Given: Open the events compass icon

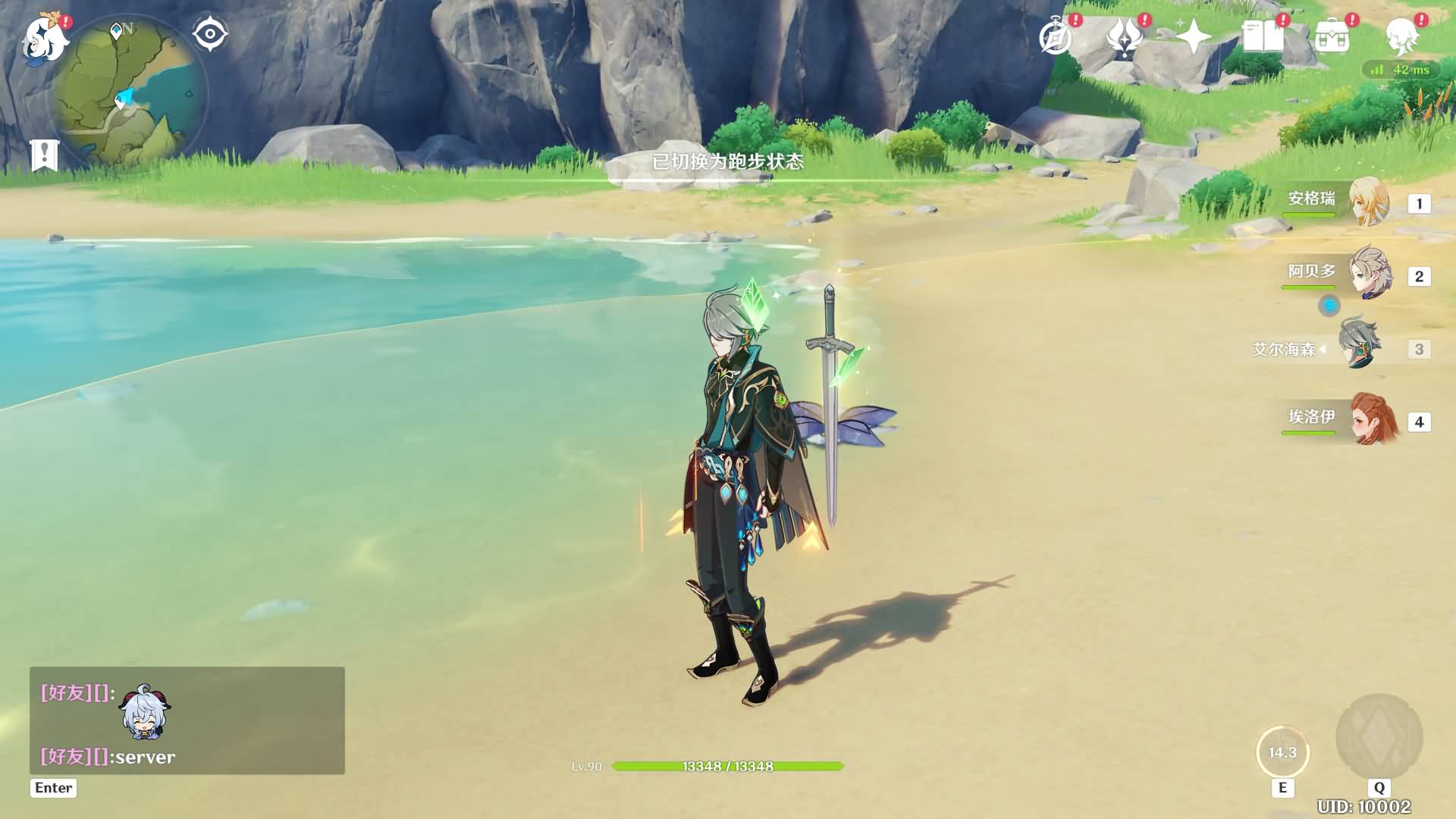Looking at the screenshot, I should coord(1056,36).
